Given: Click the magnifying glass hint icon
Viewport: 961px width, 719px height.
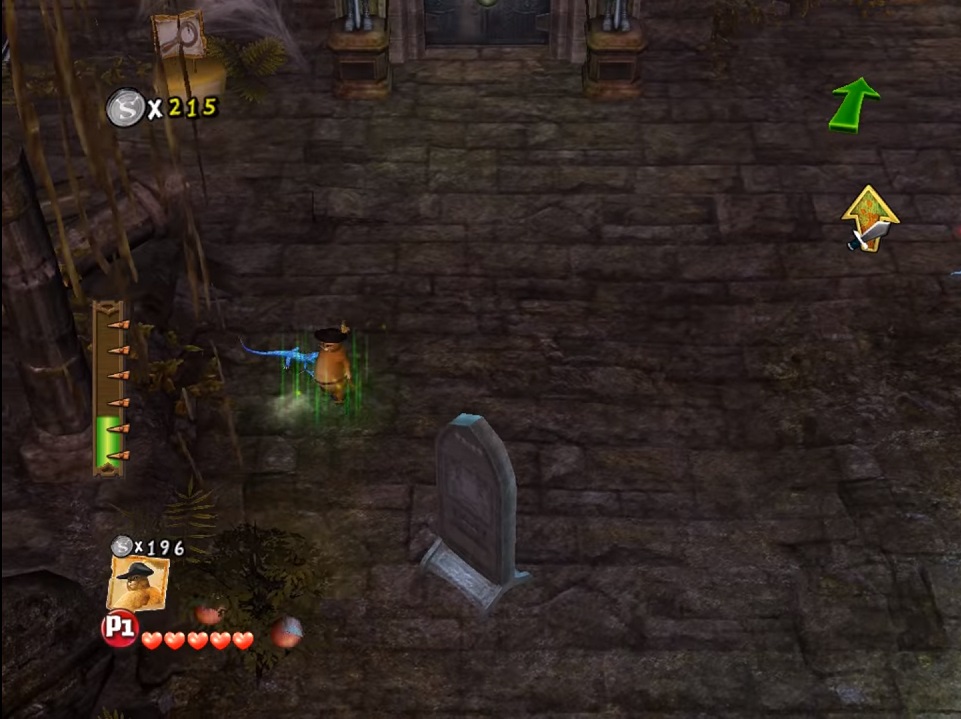Looking at the screenshot, I should click(179, 36).
